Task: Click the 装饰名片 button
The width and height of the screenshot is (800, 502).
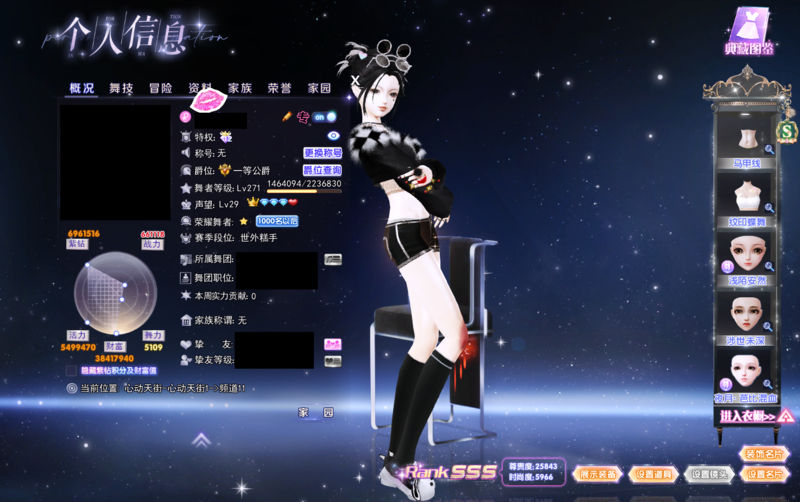Action: click(x=765, y=454)
